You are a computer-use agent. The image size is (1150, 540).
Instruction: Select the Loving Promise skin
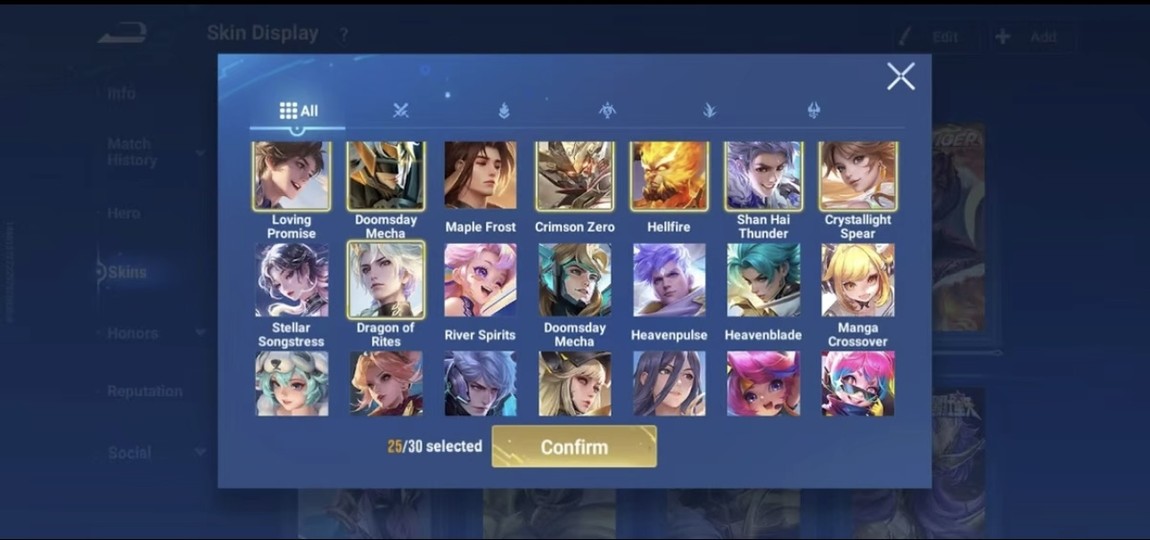[291, 177]
